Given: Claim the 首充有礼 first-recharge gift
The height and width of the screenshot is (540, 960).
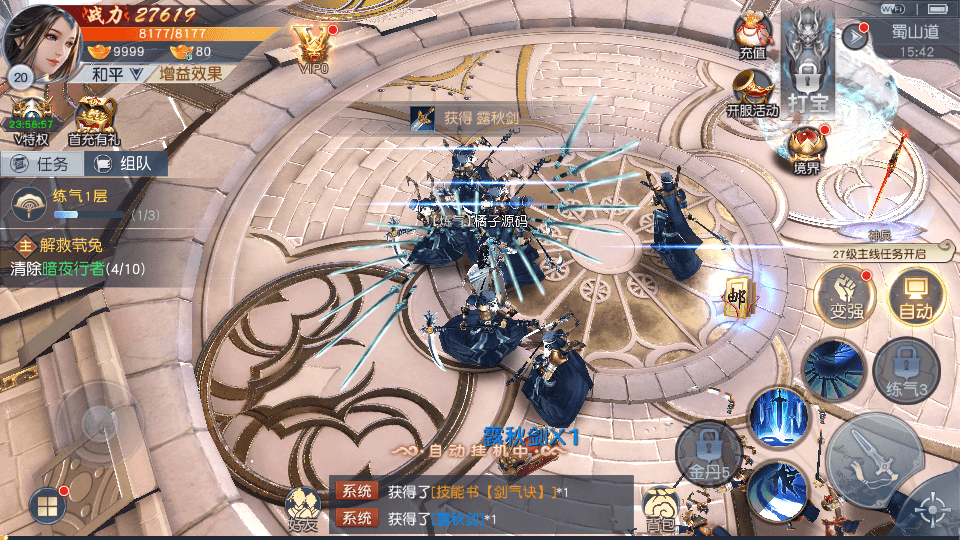Looking at the screenshot, I should [x=95, y=121].
